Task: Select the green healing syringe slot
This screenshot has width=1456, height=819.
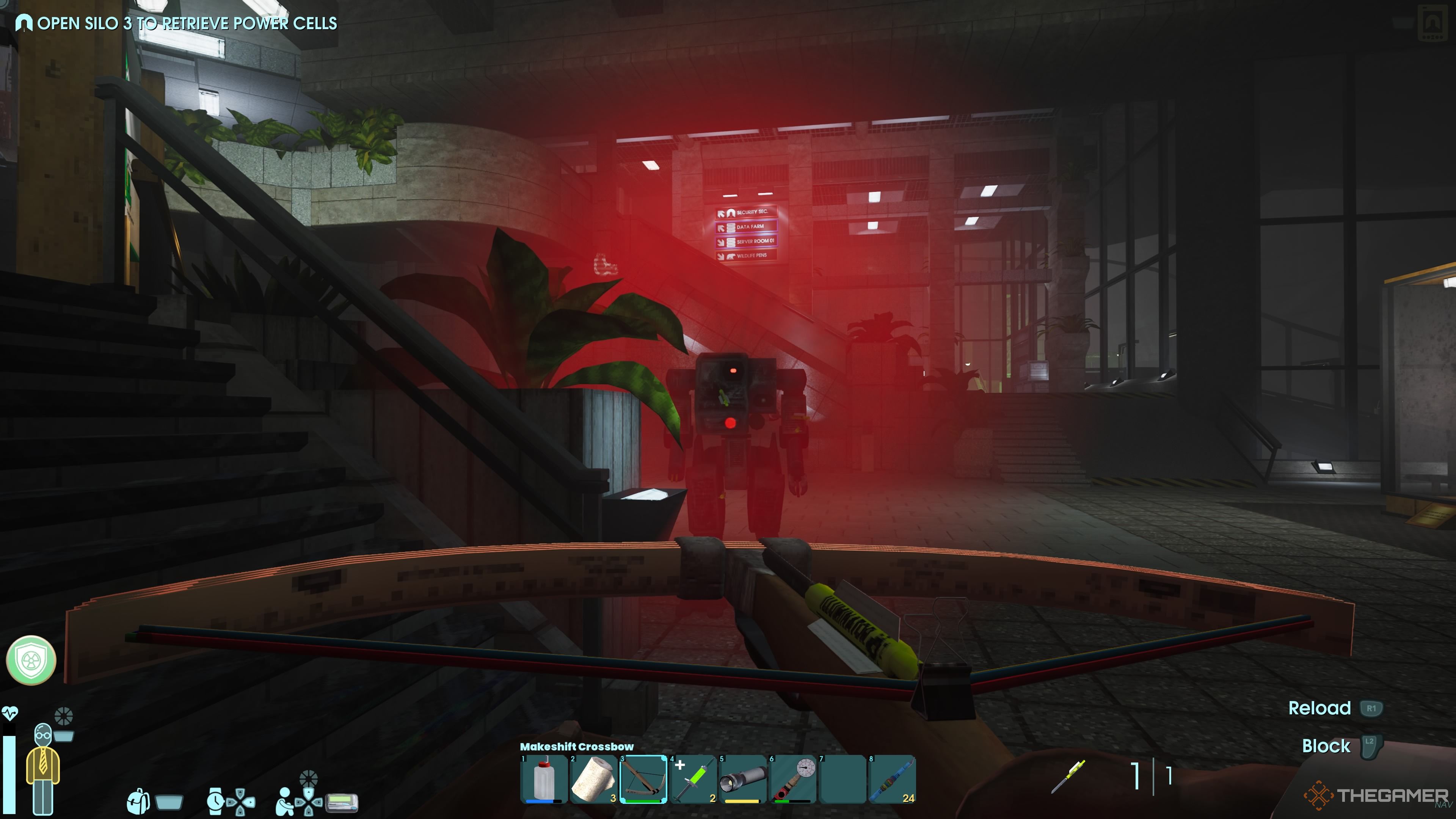Action: pos(693,779)
